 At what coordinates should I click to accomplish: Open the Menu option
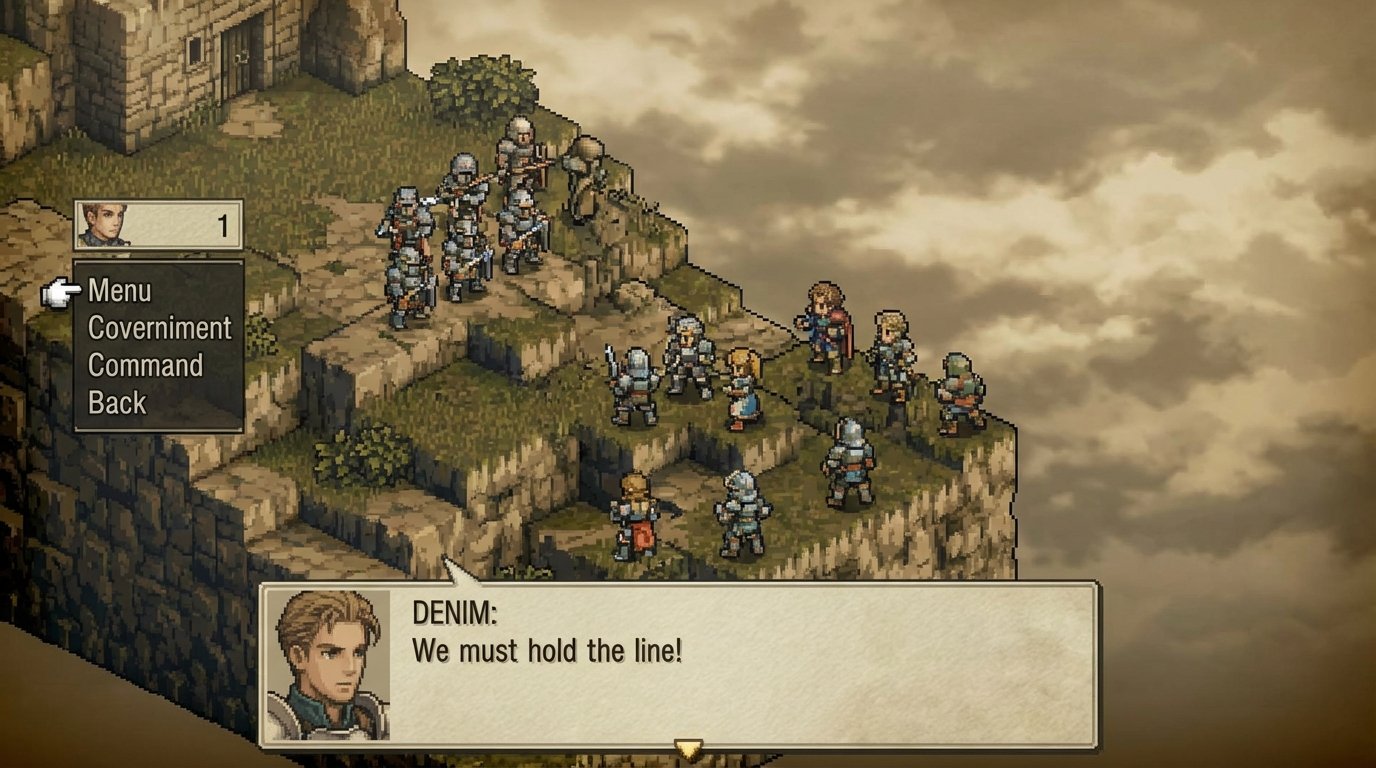click(x=118, y=291)
